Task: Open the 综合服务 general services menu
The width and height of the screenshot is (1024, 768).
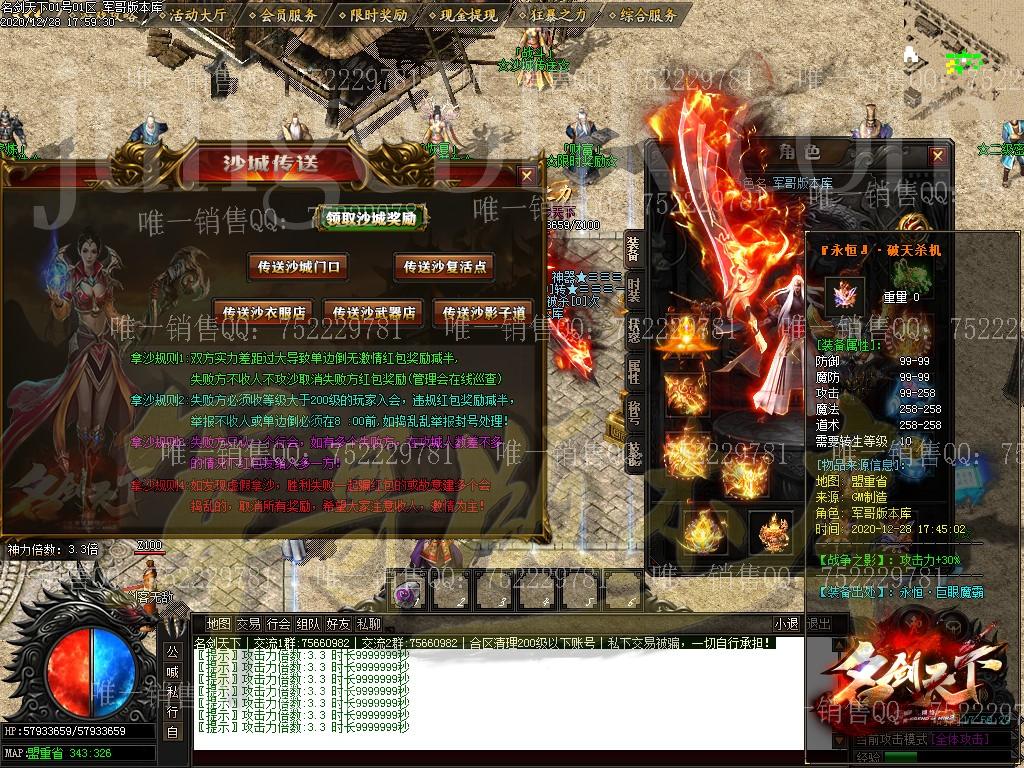Action: [648, 15]
